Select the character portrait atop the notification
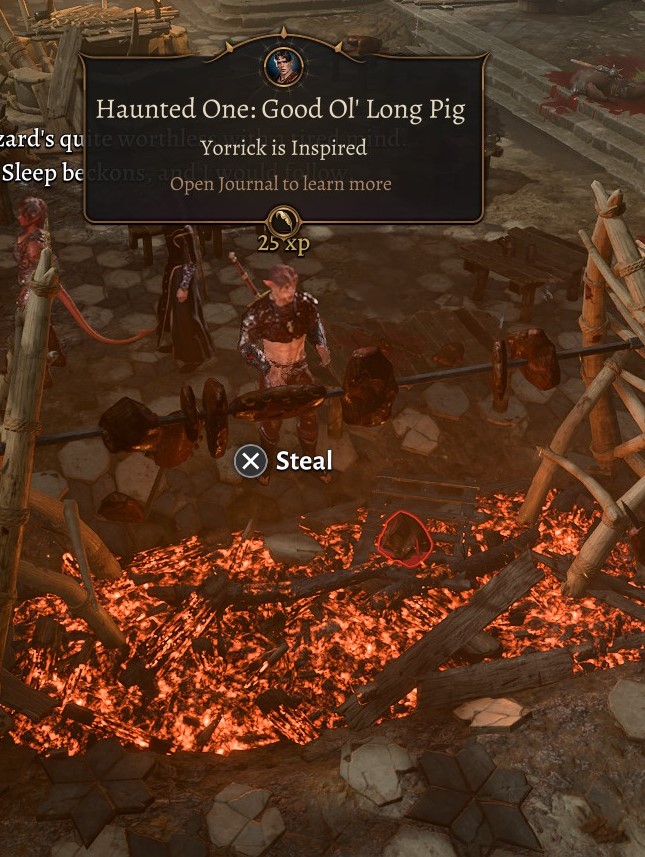Viewport: 645px width, 857px height. tap(283, 66)
